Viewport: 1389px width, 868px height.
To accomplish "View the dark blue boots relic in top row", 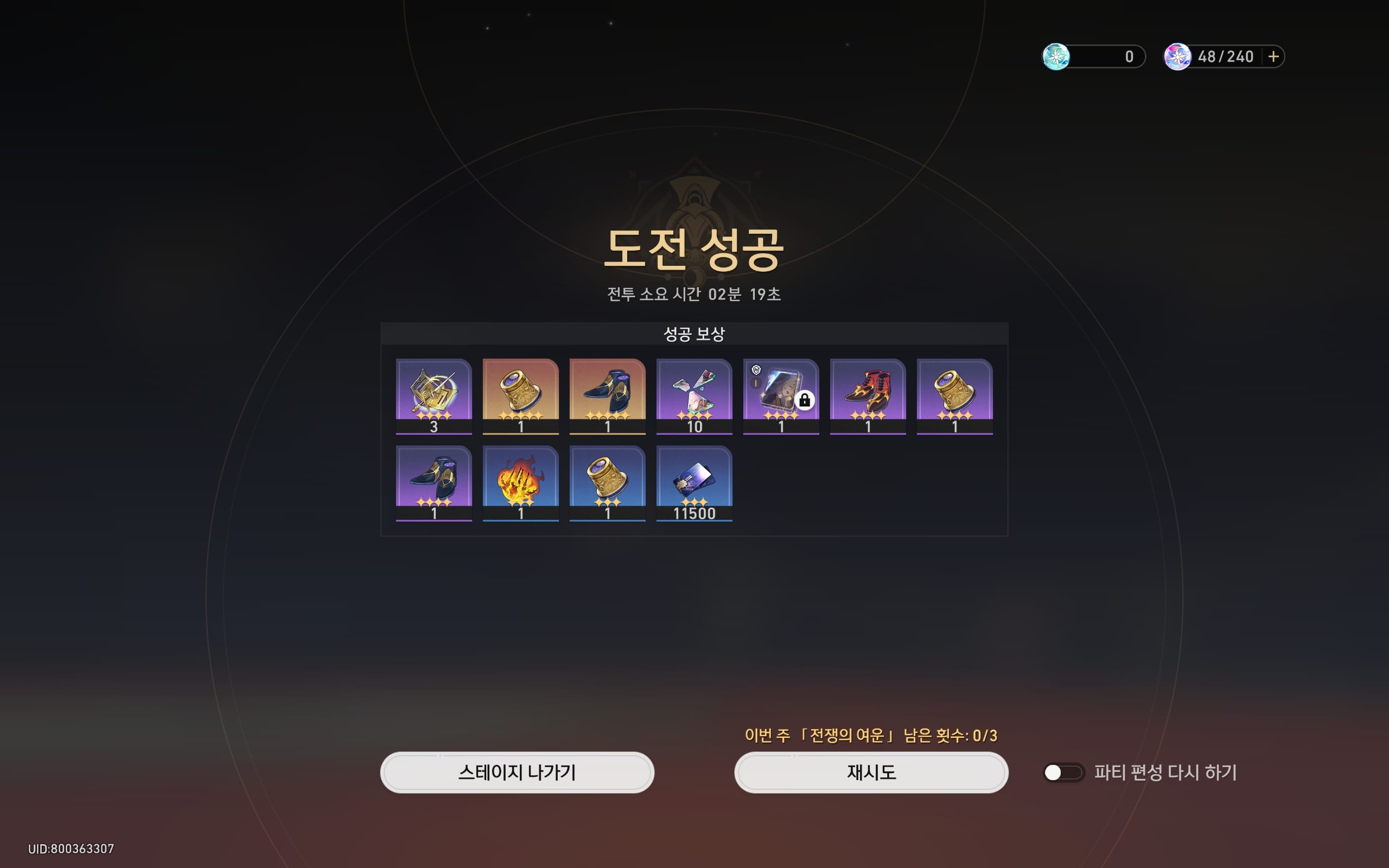I will coord(608,396).
